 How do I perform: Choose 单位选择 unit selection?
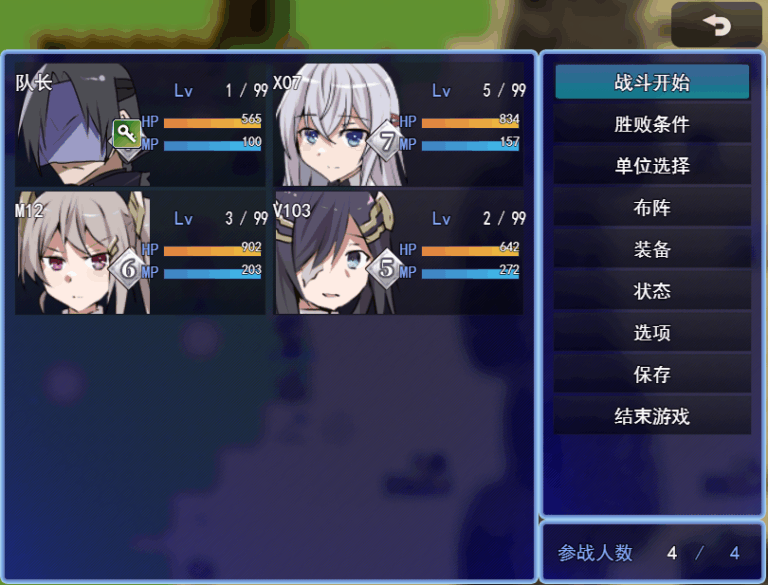point(652,166)
